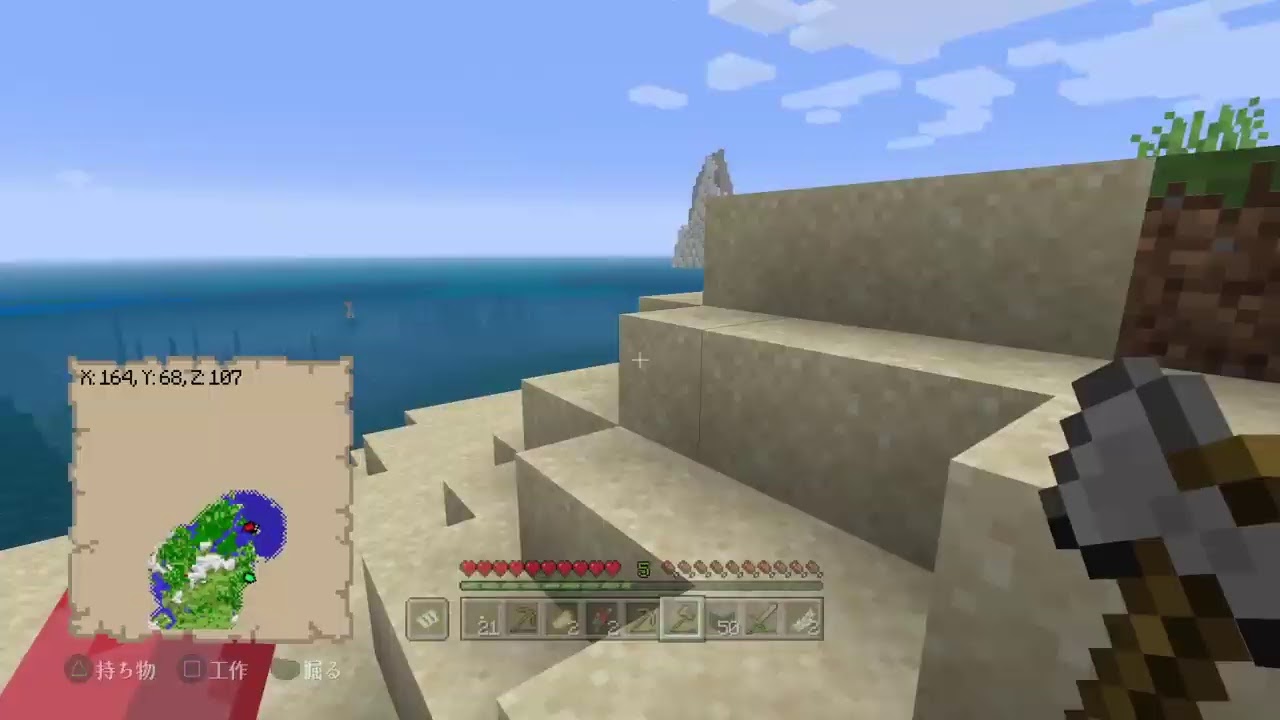1280x720 pixels.
Task: Select the hotbar stack of 21 items
Action: click(488, 618)
